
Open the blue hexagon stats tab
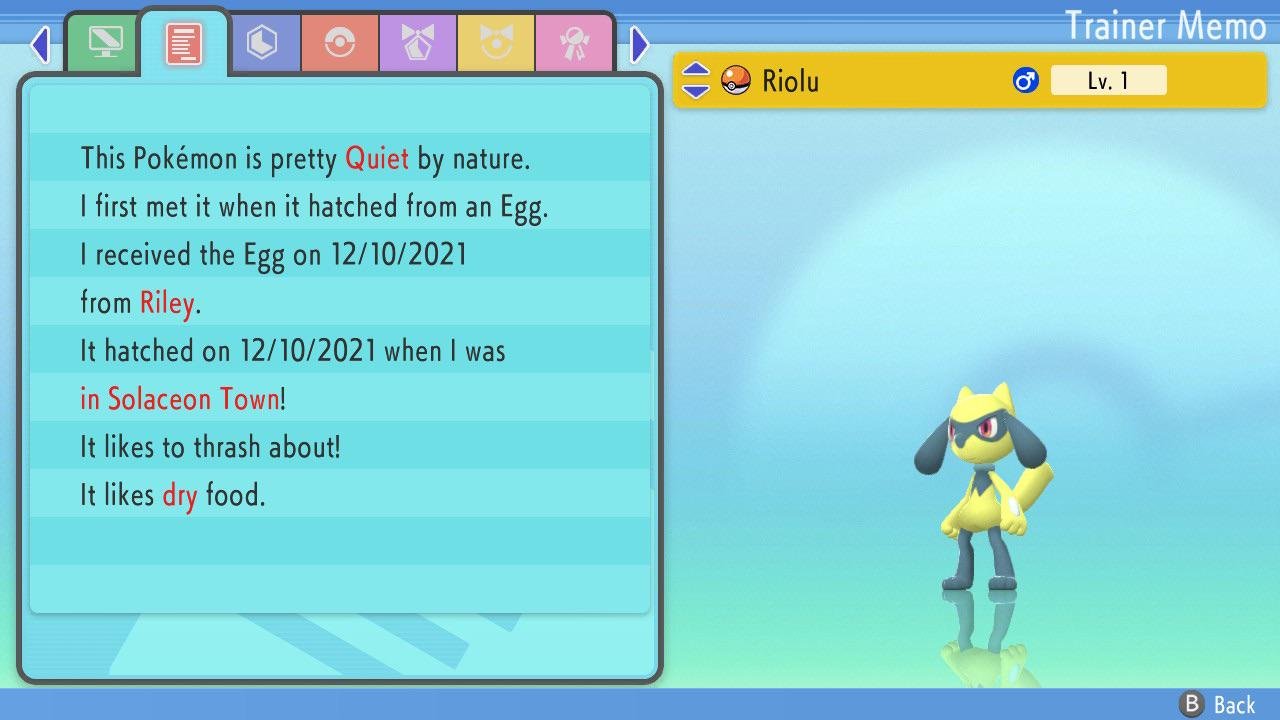(x=264, y=42)
